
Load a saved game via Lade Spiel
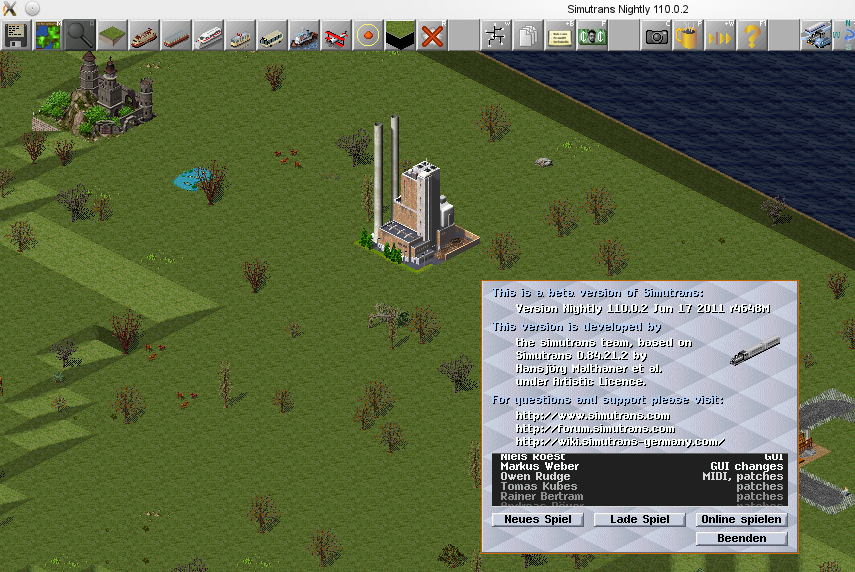point(639,520)
